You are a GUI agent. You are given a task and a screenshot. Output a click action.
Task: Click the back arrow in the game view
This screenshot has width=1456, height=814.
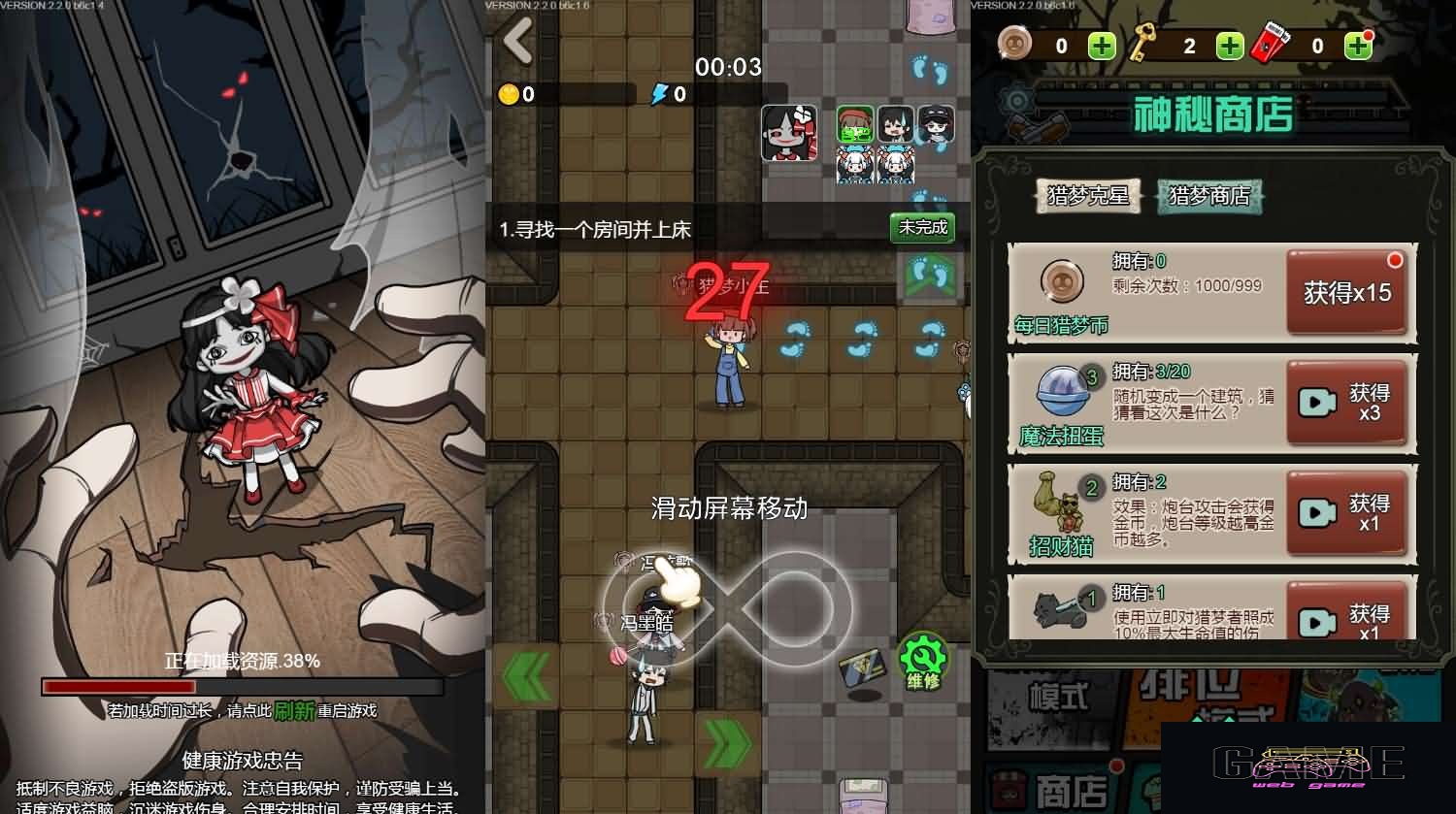518,40
